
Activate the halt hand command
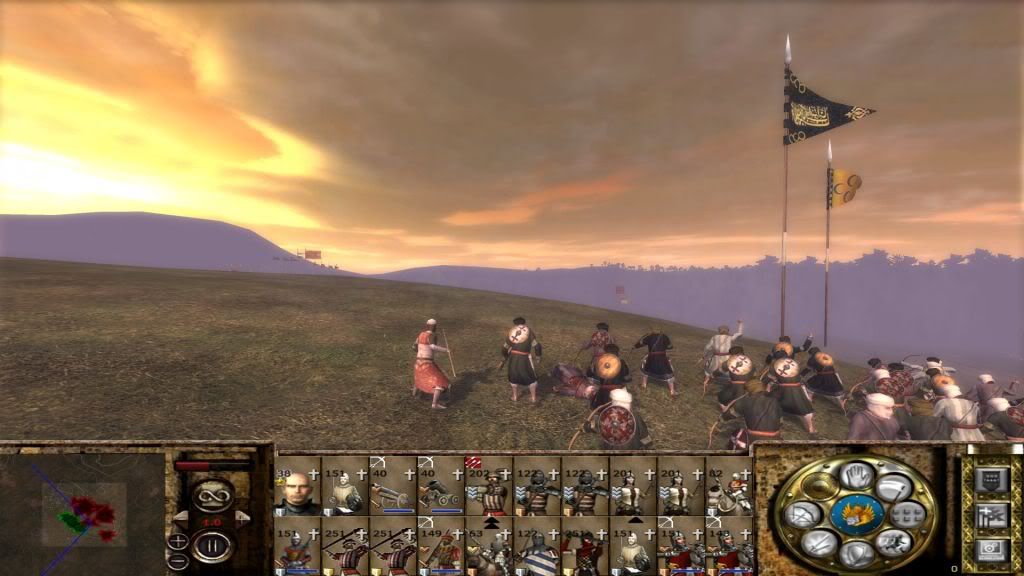tap(857, 476)
